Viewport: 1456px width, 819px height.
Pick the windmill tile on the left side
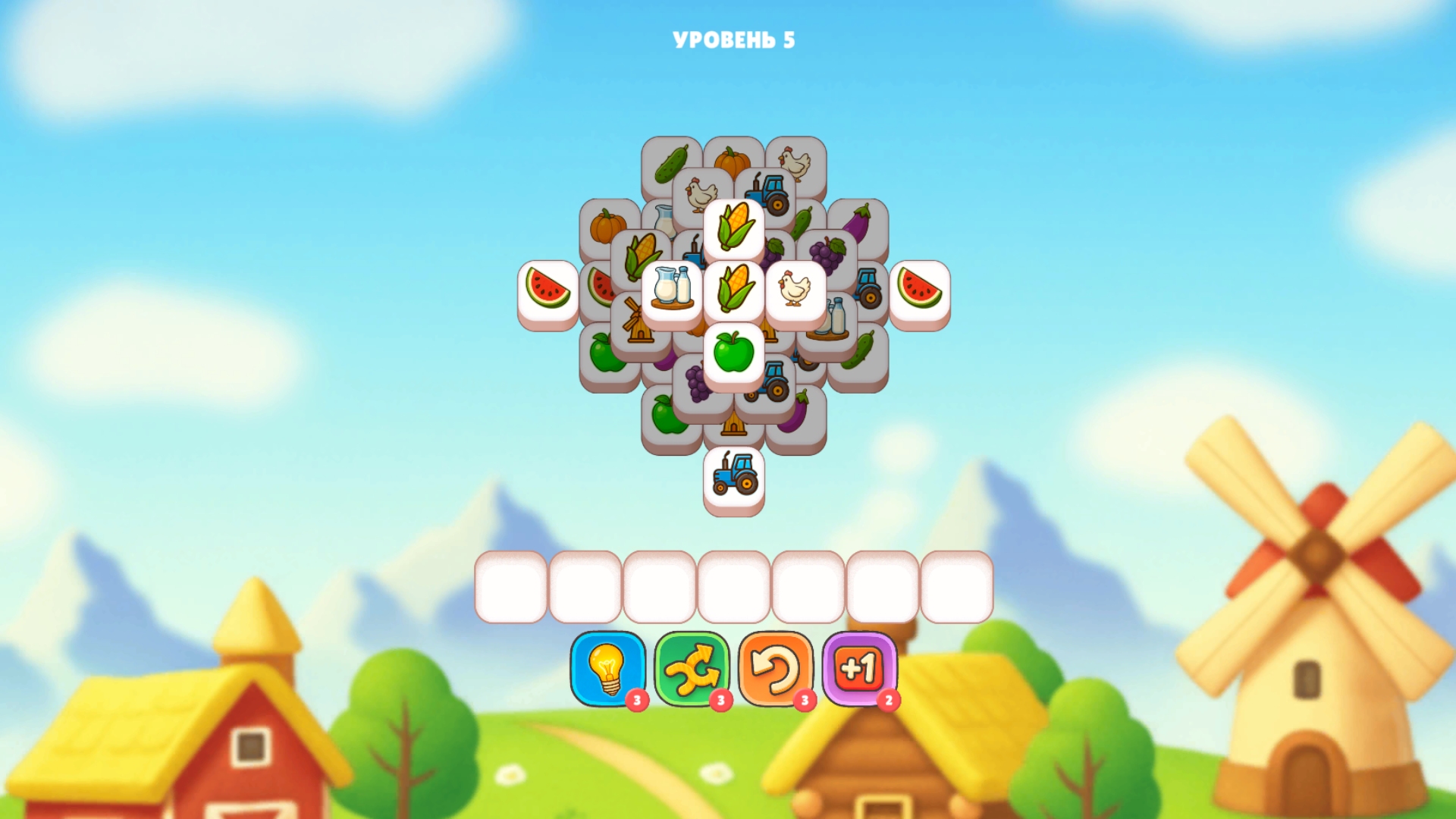pos(636,322)
